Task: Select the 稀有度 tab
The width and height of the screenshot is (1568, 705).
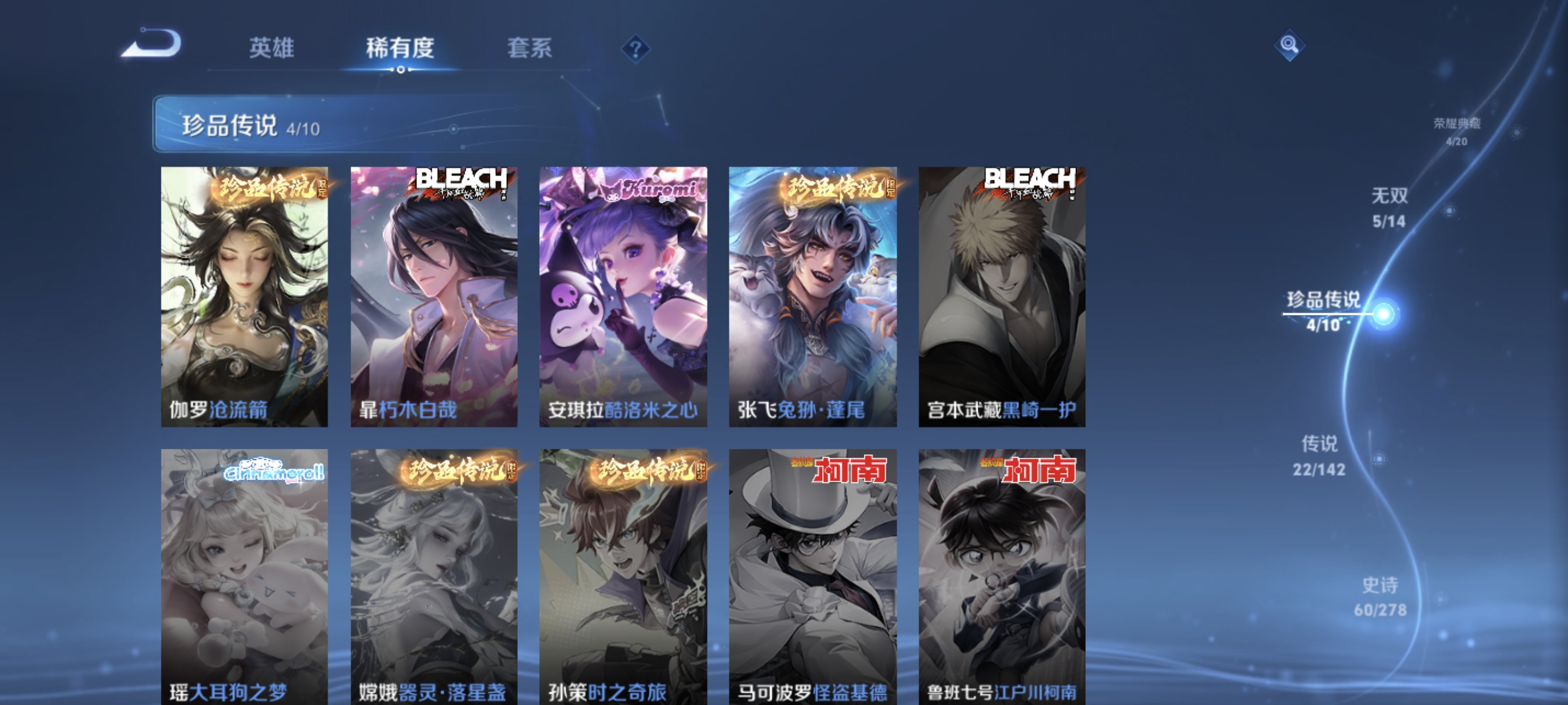Action: (401, 49)
